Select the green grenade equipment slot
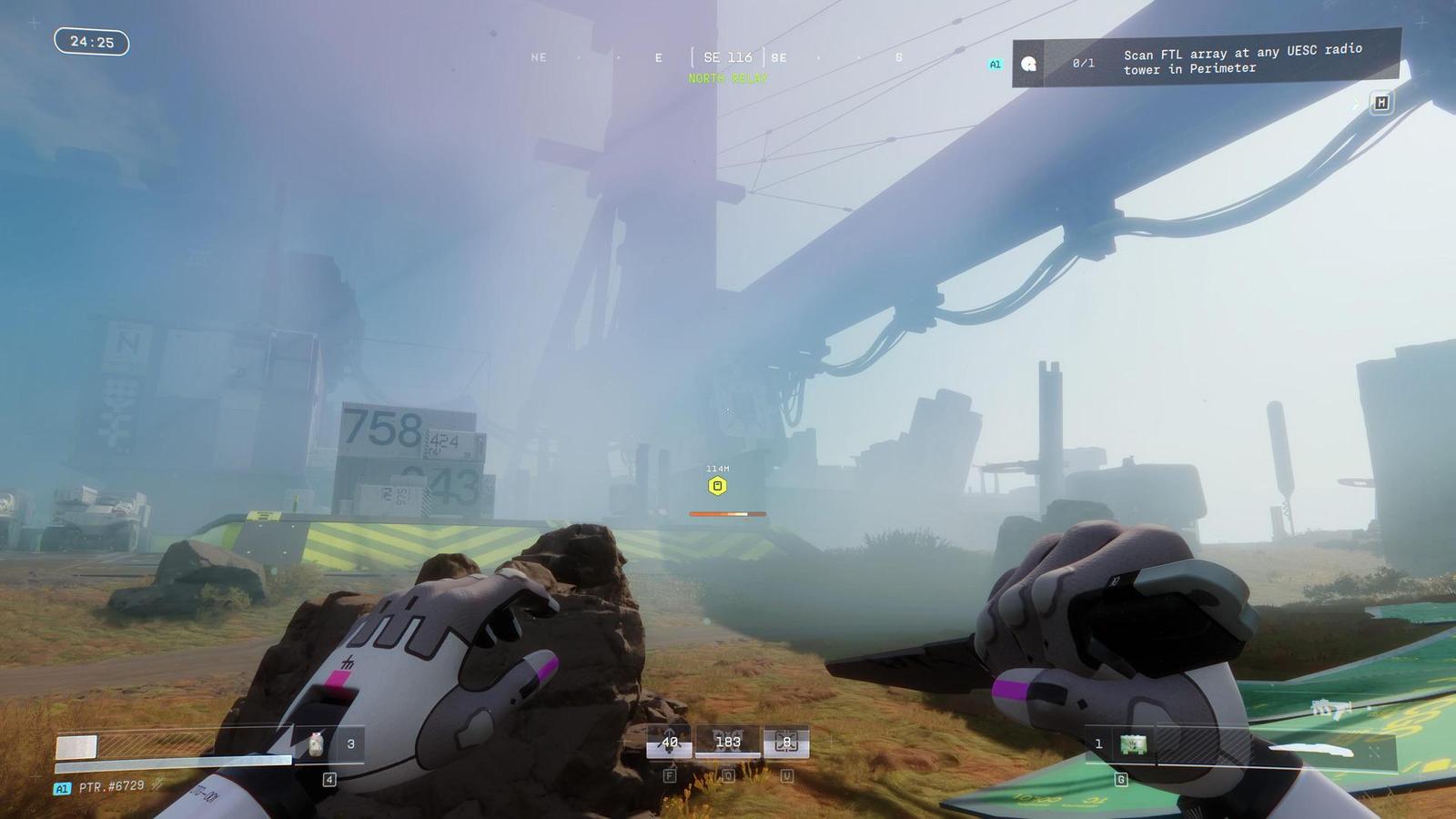This screenshot has height=819, width=1456. [1133, 744]
